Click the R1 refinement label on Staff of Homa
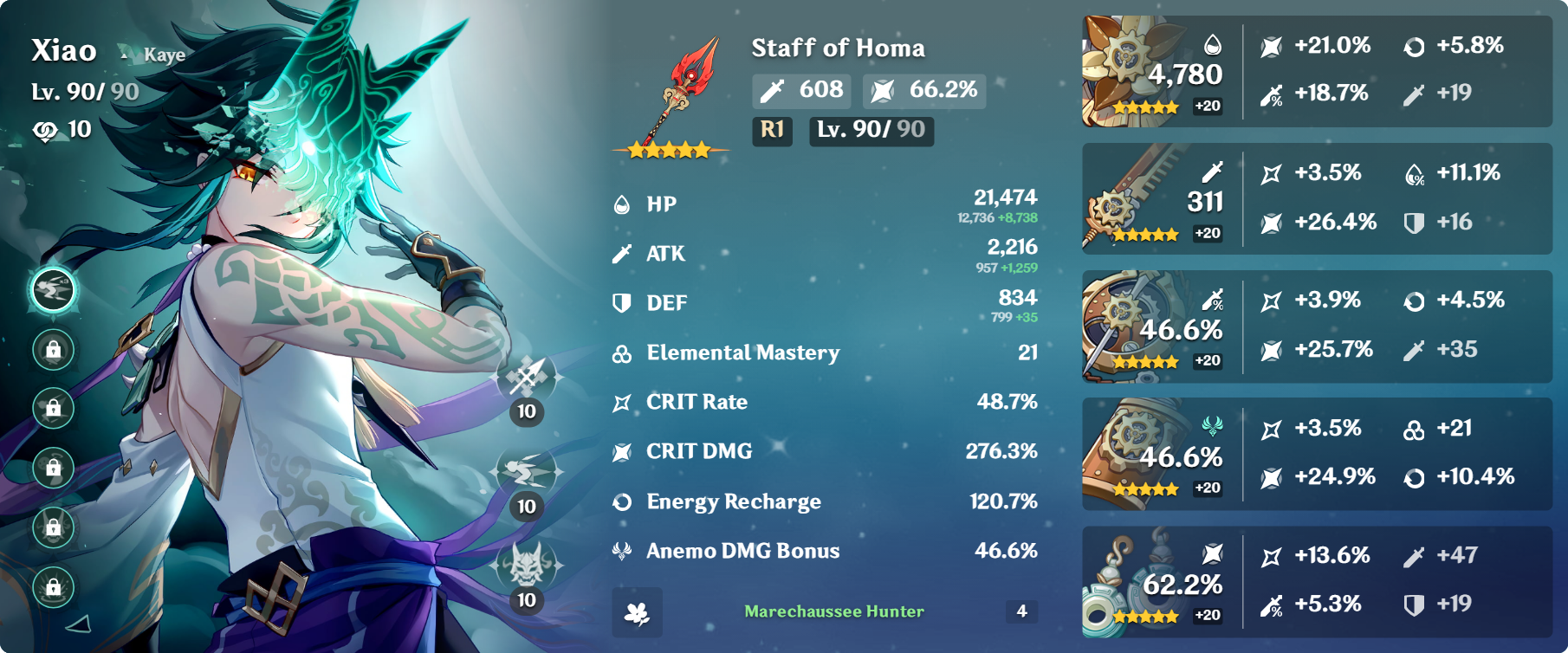The width and height of the screenshot is (1568, 653). (772, 132)
